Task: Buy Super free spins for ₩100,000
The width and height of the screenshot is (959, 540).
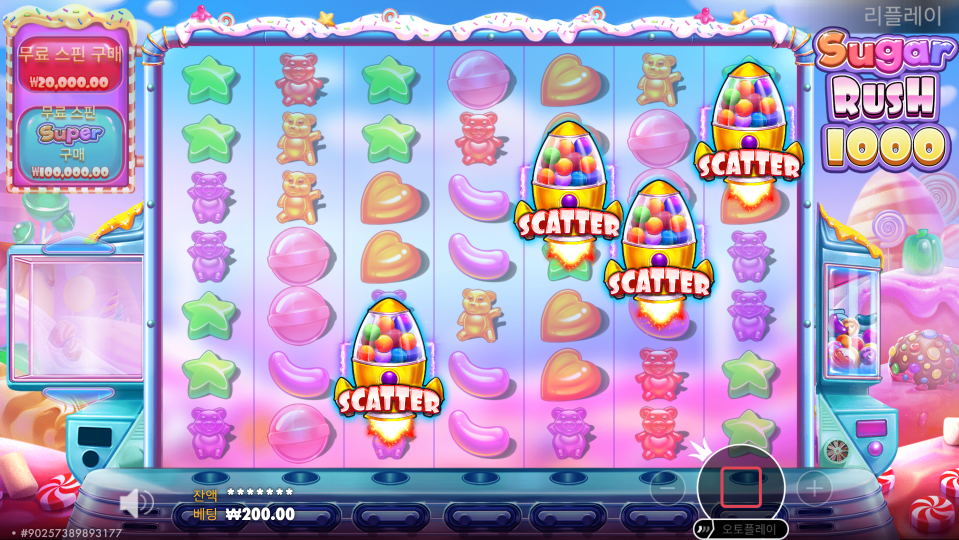Action: click(x=69, y=147)
